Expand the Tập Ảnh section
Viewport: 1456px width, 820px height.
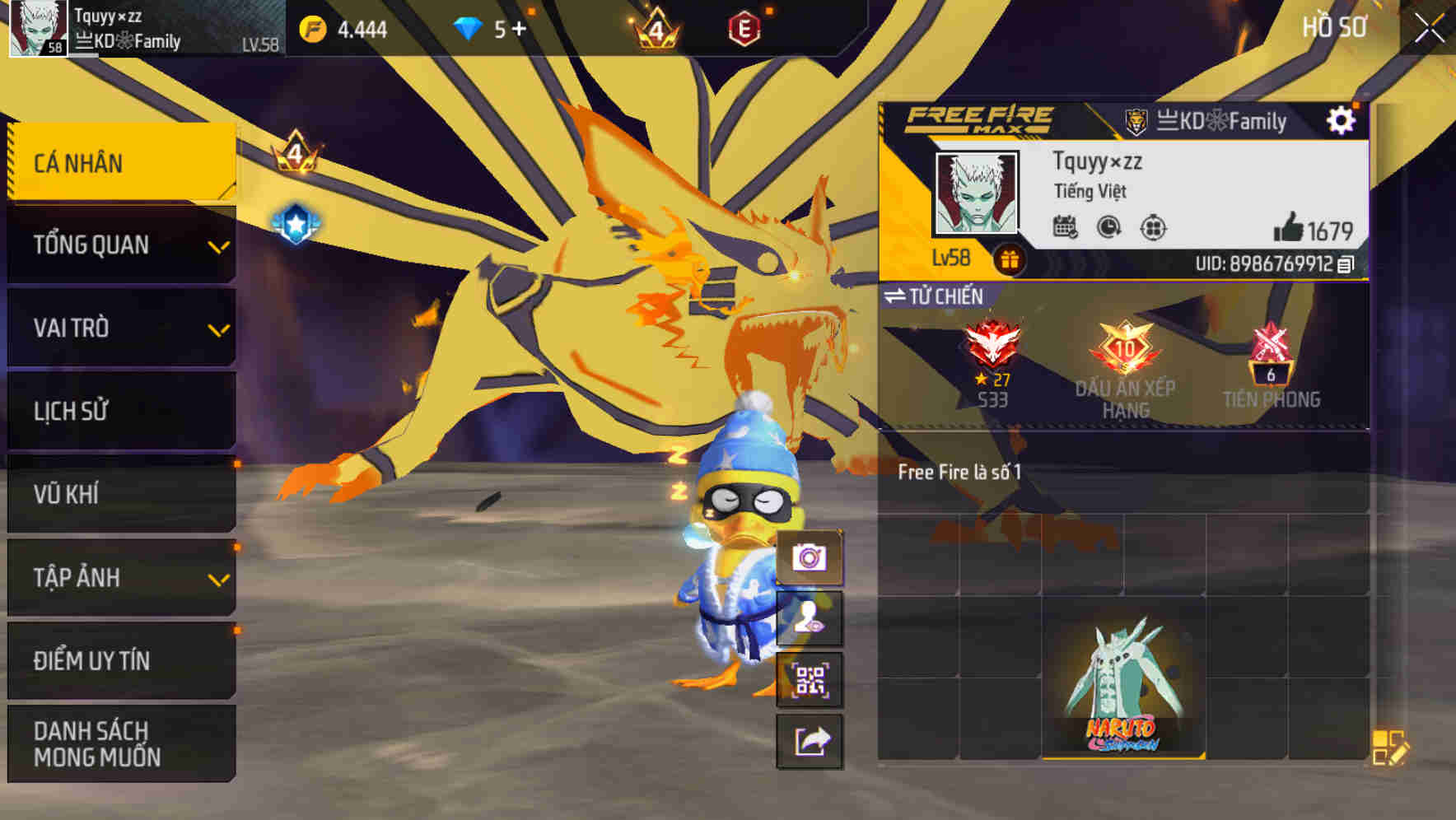pos(119,577)
